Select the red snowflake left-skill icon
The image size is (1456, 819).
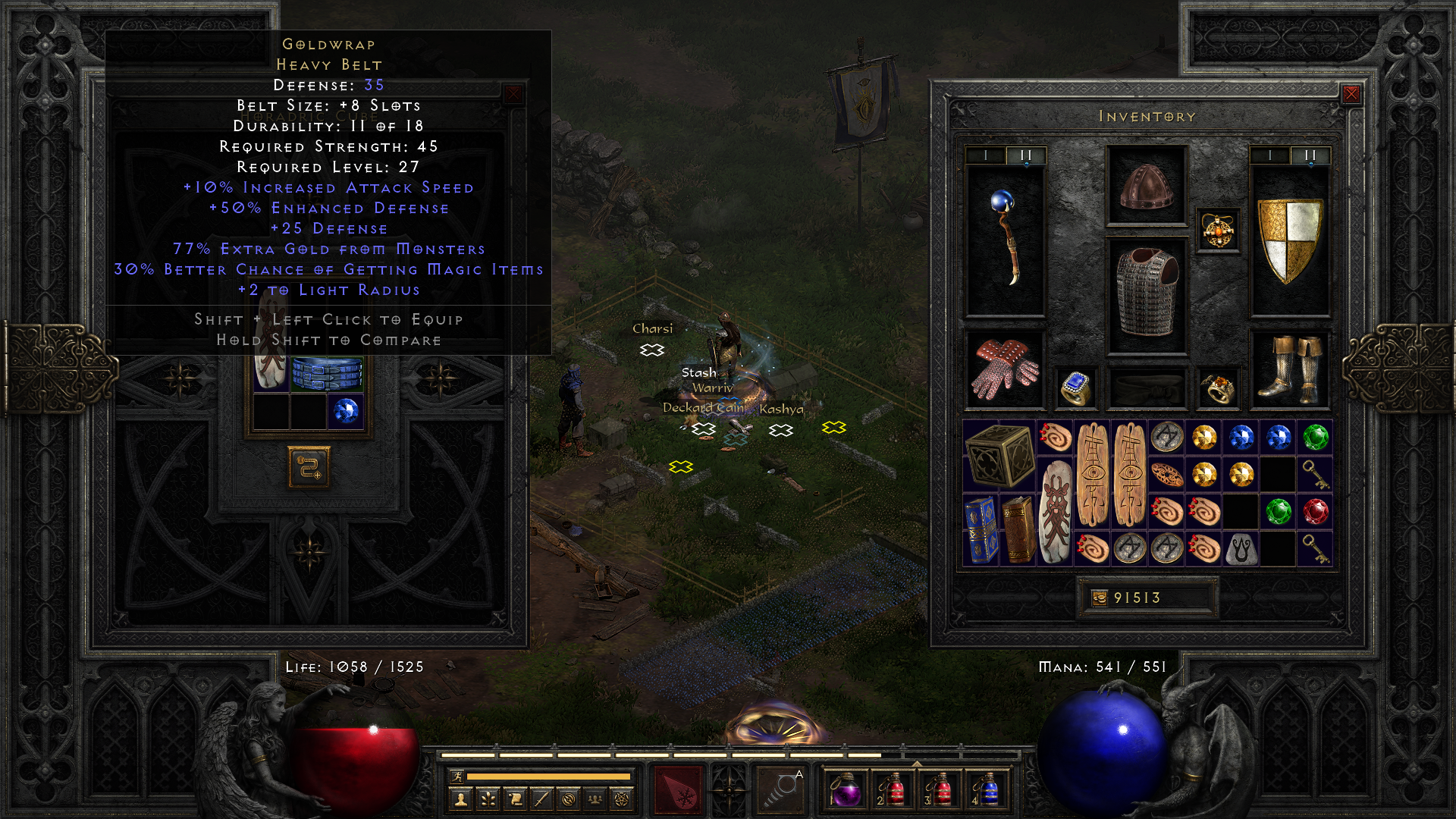point(677,789)
